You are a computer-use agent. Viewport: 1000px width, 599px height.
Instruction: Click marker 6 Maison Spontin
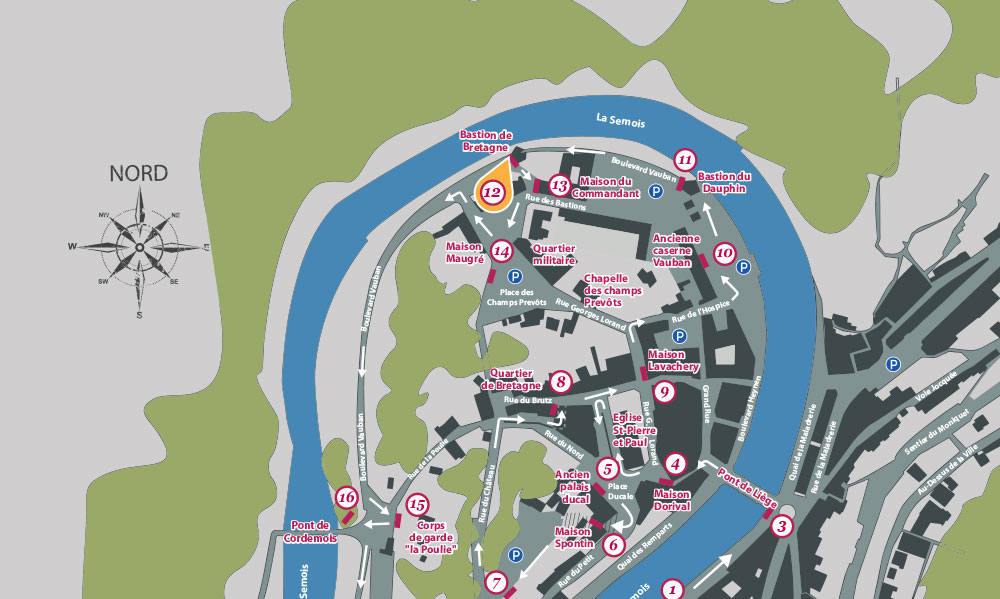pyautogui.click(x=614, y=545)
